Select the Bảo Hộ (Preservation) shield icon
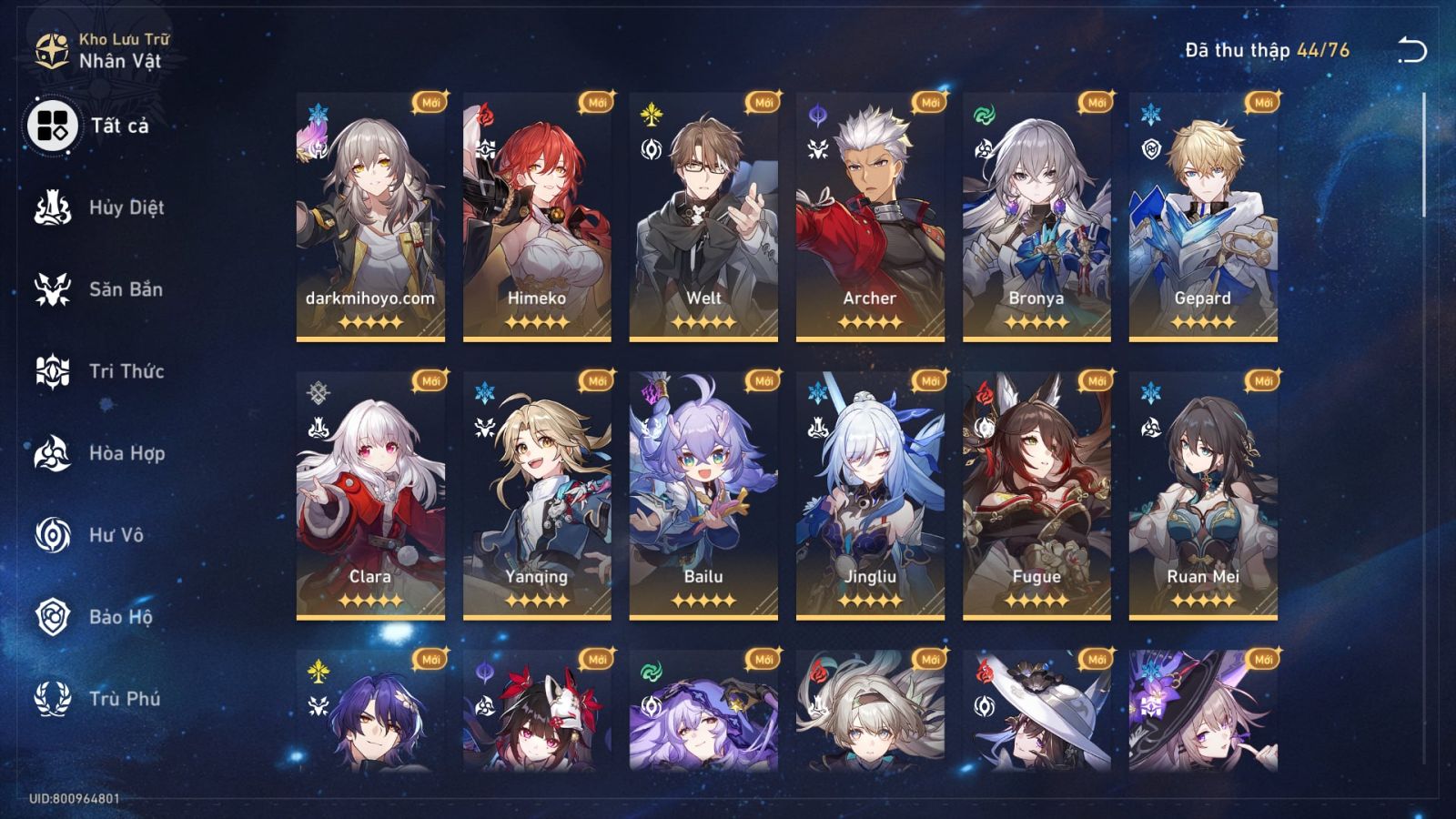Image resolution: width=1456 pixels, height=819 pixels. (x=55, y=617)
